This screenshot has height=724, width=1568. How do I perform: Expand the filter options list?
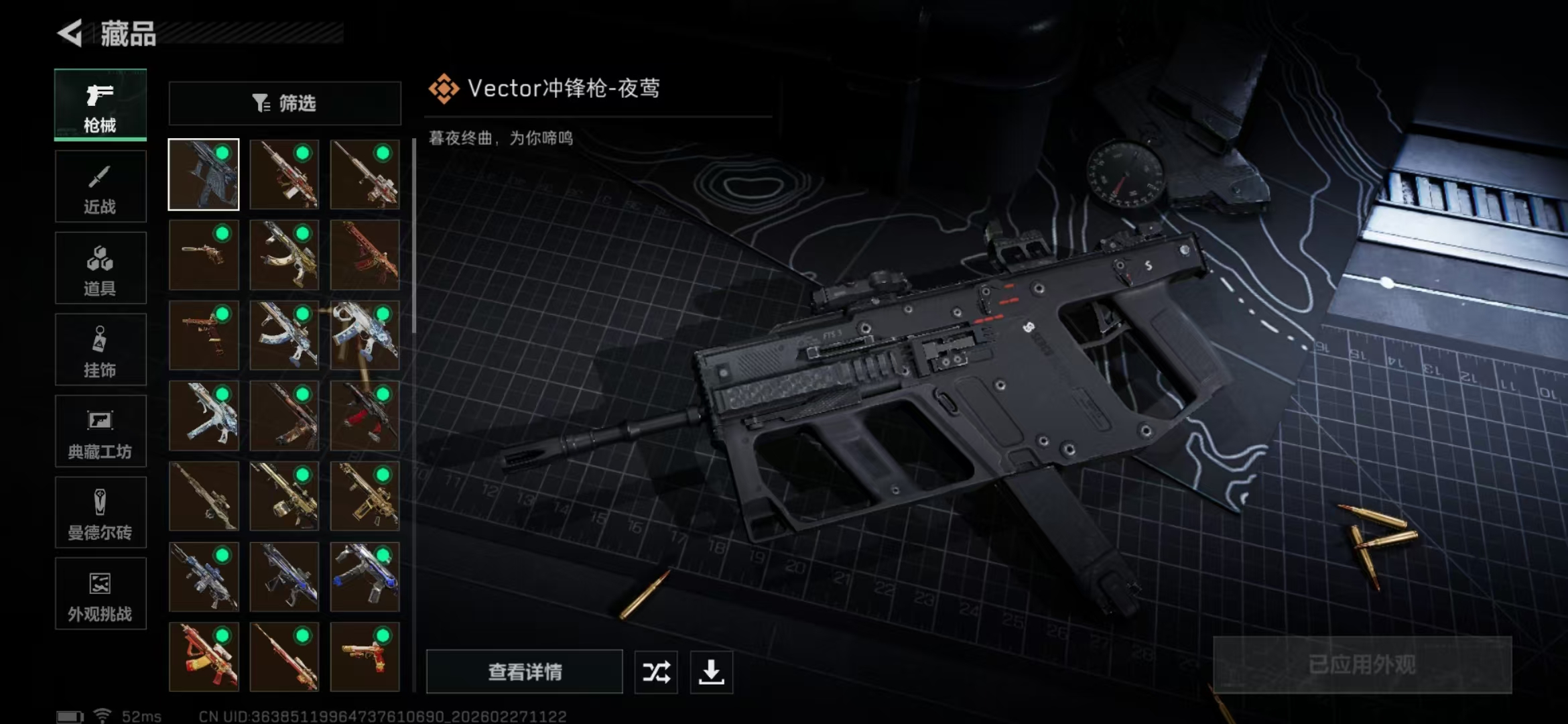(284, 103)
